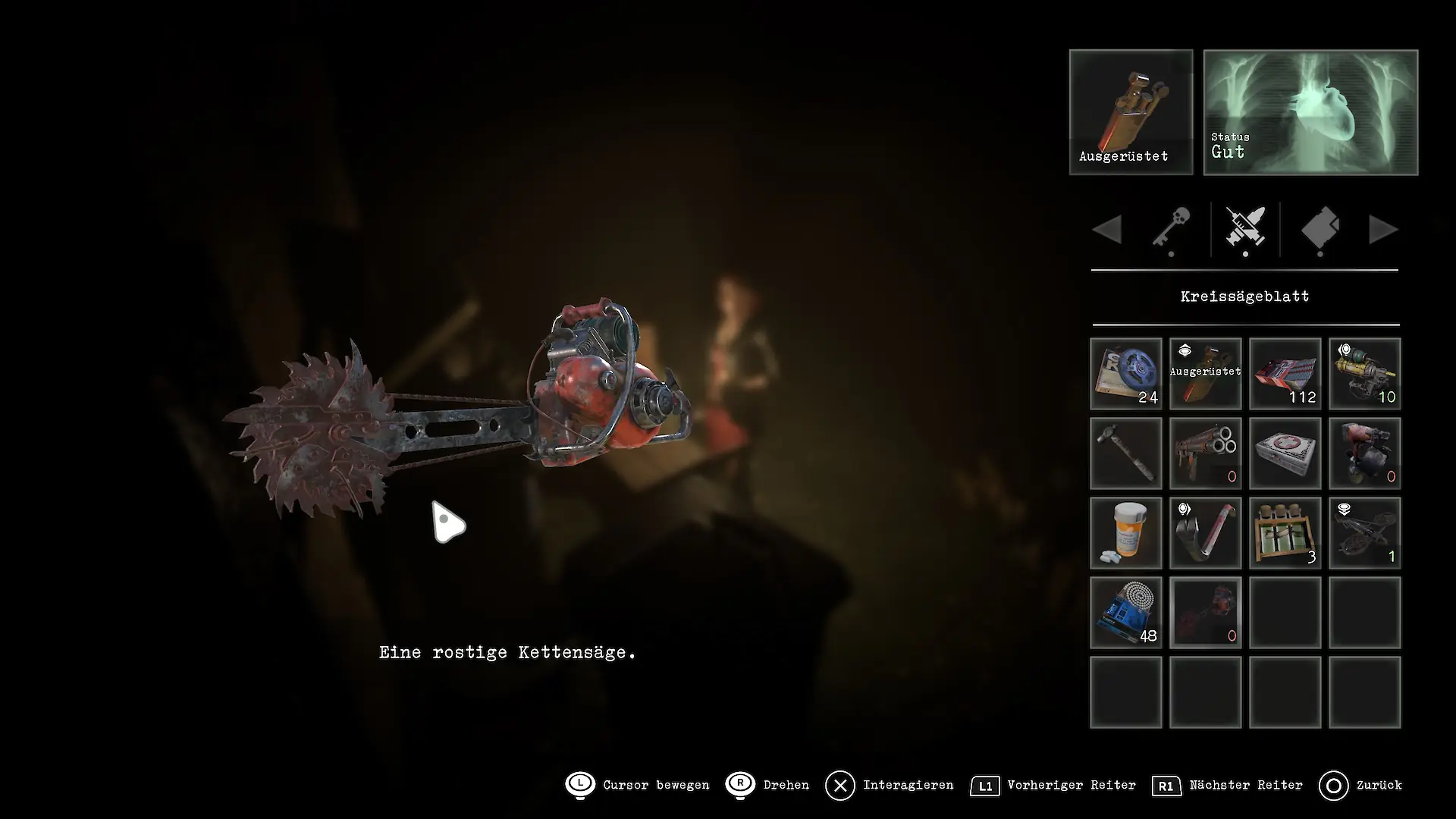The image size is (1456, 819).
Task: Choose the red ammo box with 112
Action: (1285, 374)
